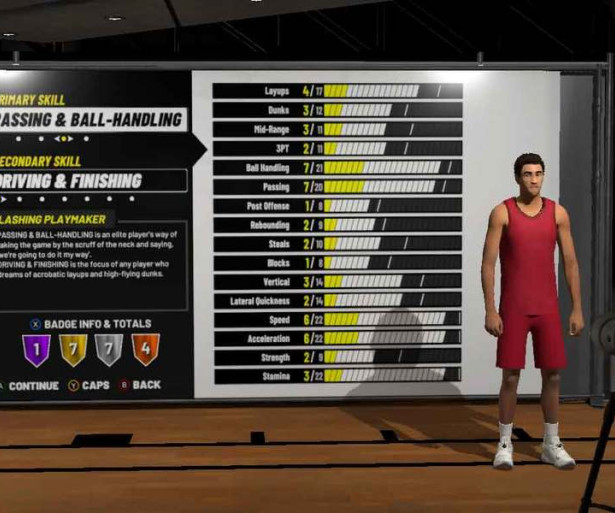The height and width of the screenshot is (513, 615).
Task: Pick the Ball Handling attribute row
Action: 337,167
